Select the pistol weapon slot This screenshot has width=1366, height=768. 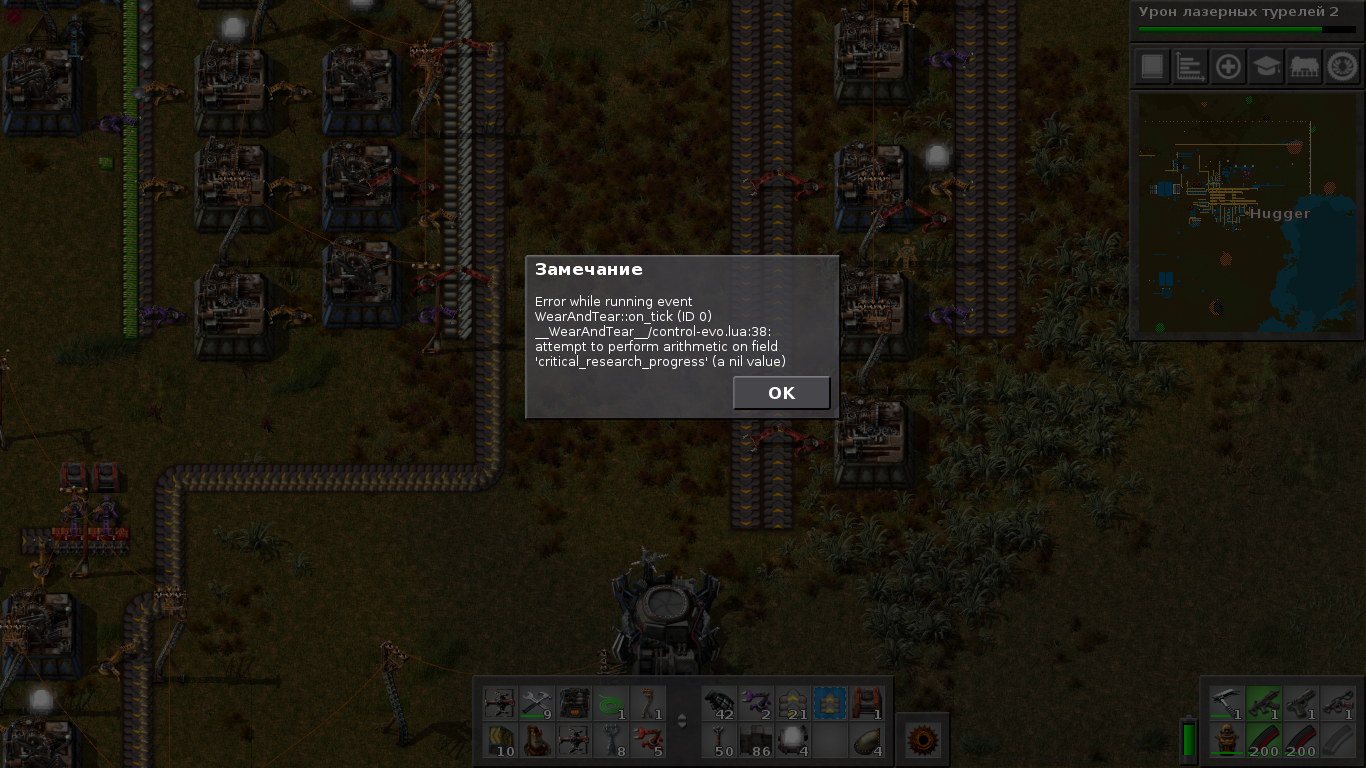(x=1301, y=704)
